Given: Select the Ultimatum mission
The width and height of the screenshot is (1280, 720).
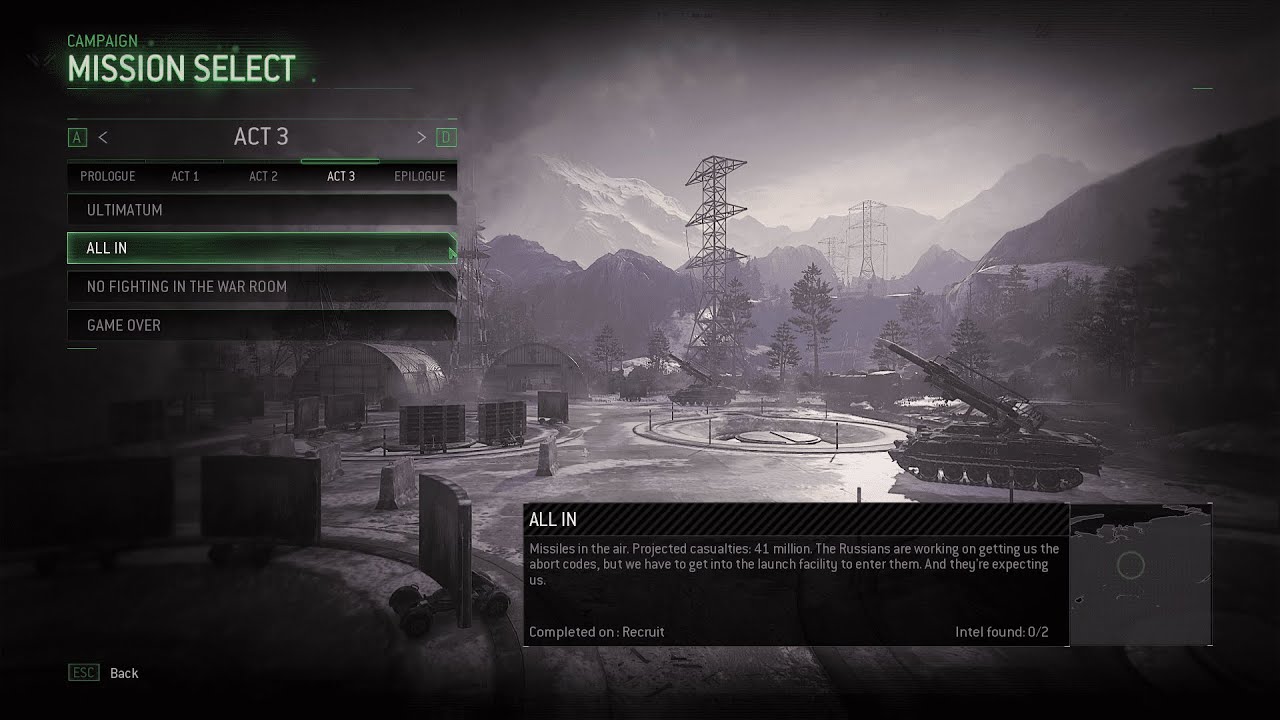Looking at the screenshot, I should (x=261, y=210).
